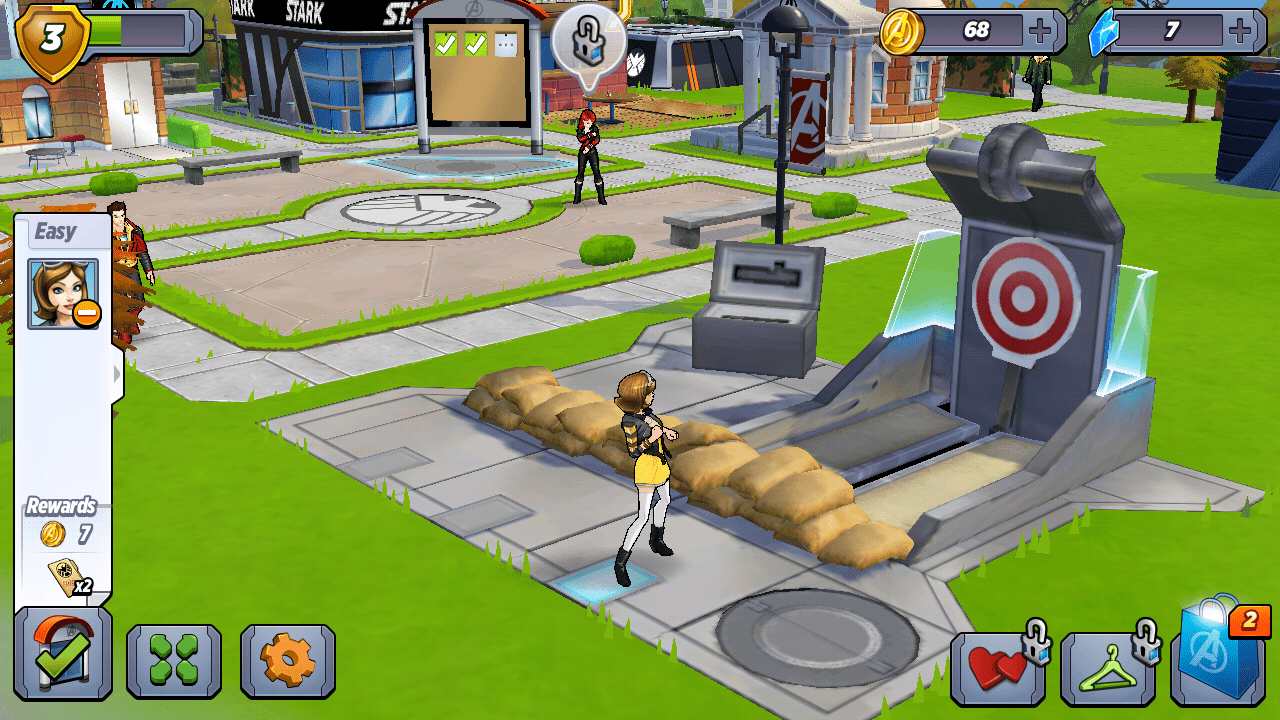The width and height of the screenshot is (1280, 720).
Task: Tap the padlock speech bubble
Action: coord(589,43)
